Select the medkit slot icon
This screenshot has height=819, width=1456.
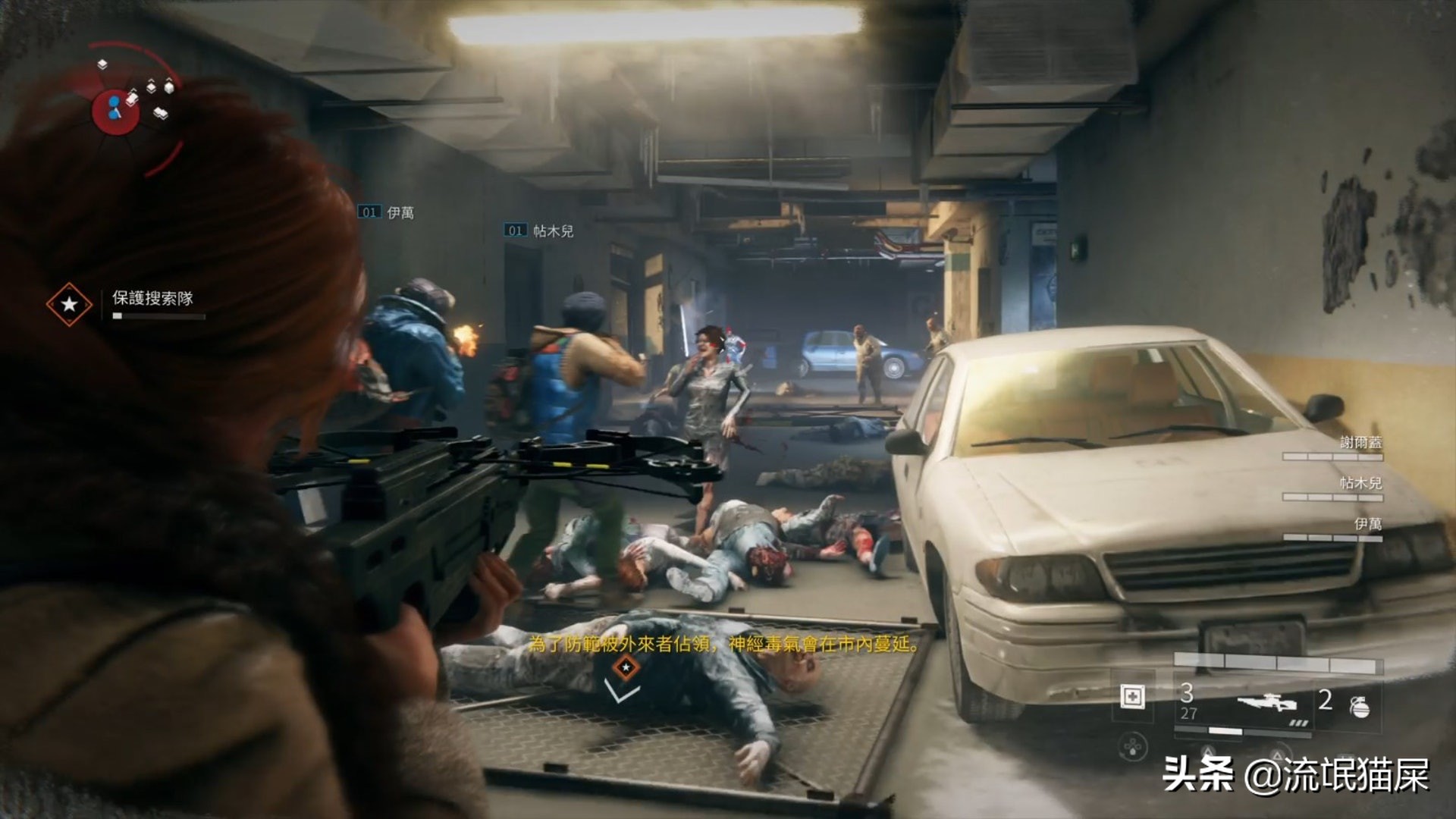click(x=1132, y=696)
